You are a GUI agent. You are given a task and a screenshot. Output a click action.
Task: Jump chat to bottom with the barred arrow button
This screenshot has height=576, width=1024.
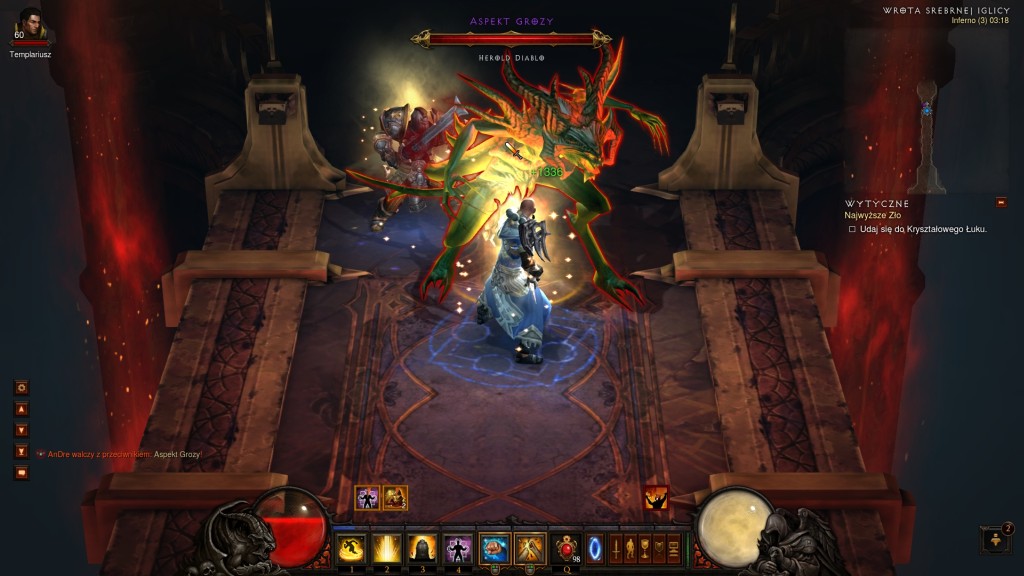coord(21,451)
